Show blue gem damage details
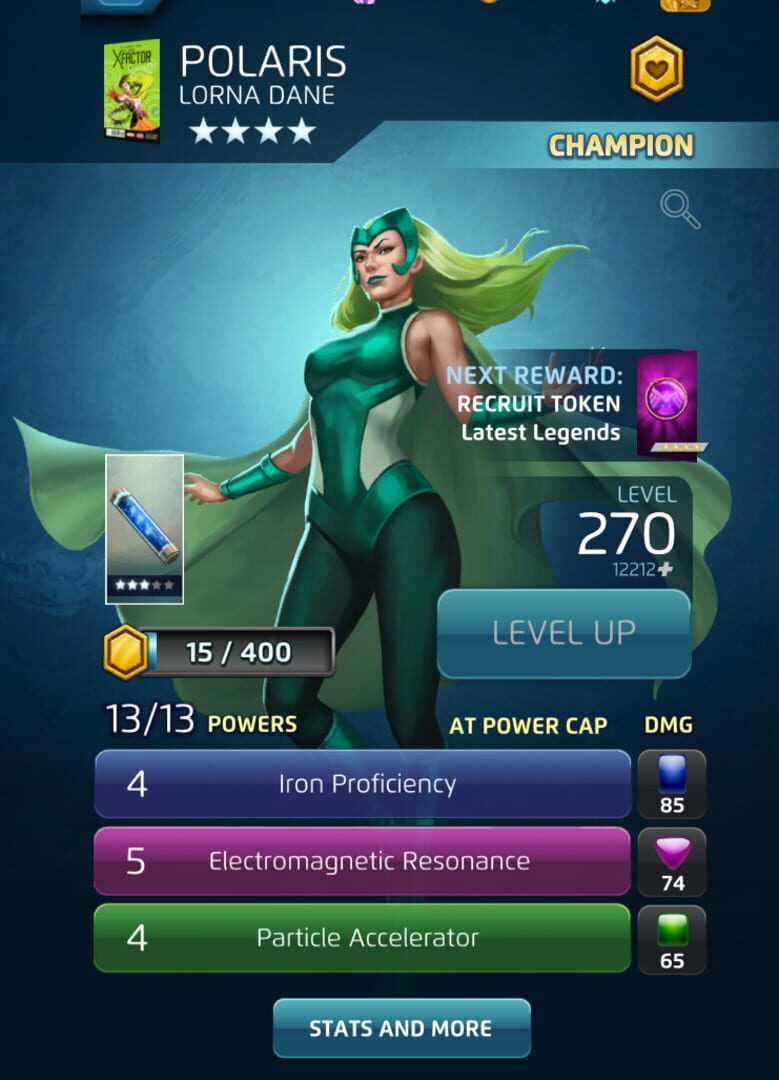The width and height of the screenshot is (779, 1080). click(x=672, y=784)
